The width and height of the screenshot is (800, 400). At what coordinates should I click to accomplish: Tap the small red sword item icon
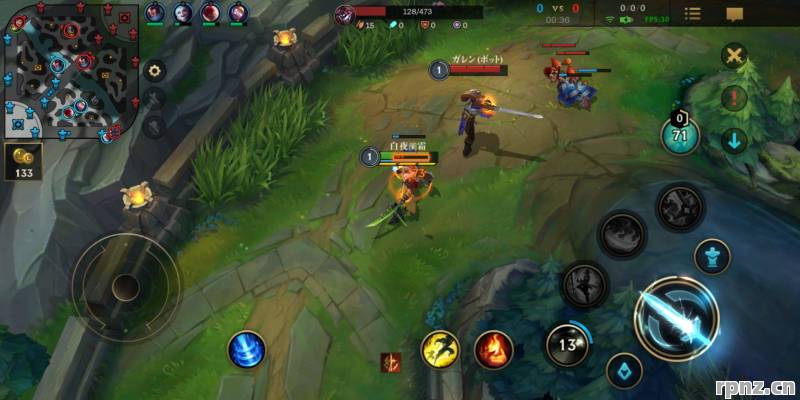pyautogui.click(x=390, y=363)
